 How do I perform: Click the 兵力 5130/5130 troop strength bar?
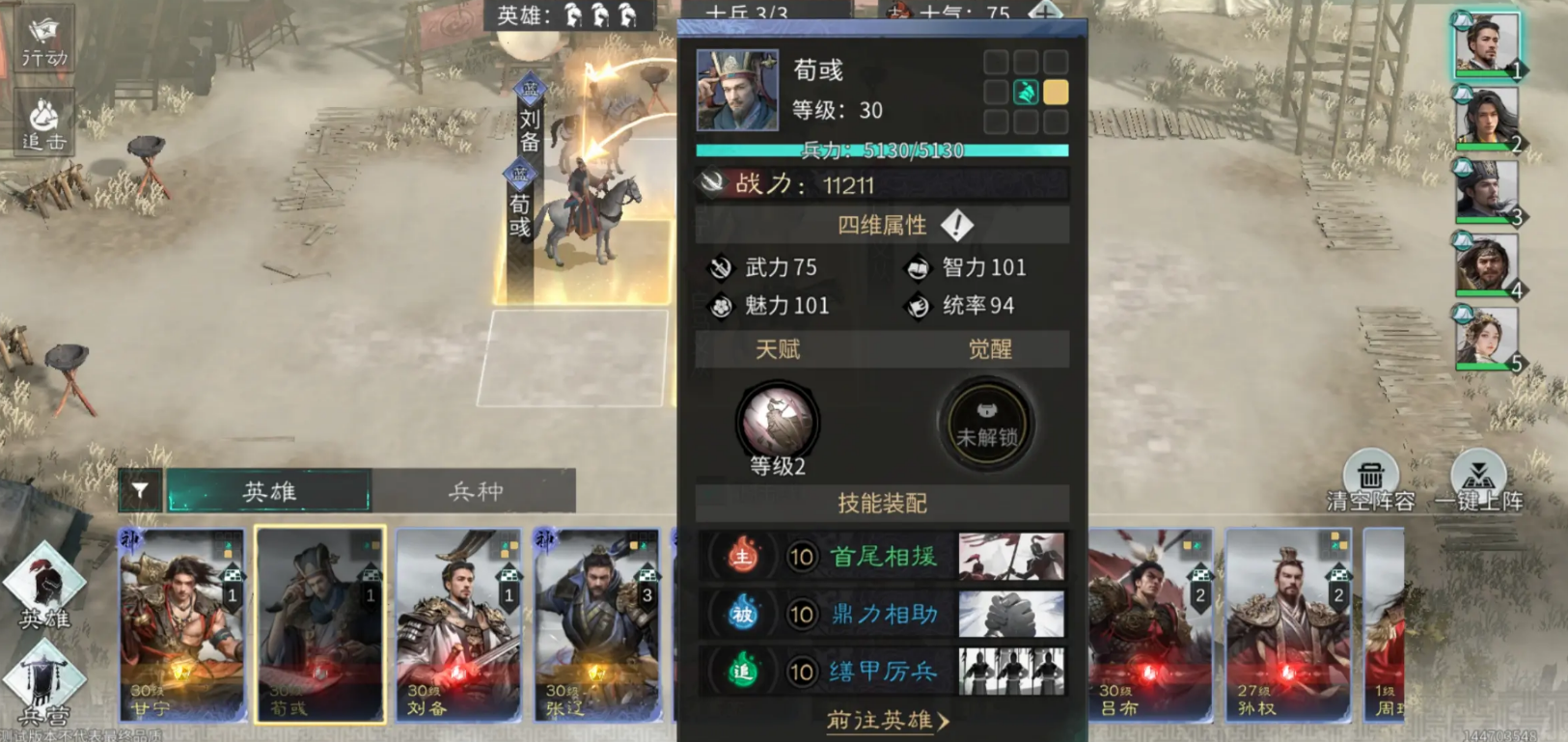tap(881, 150)
